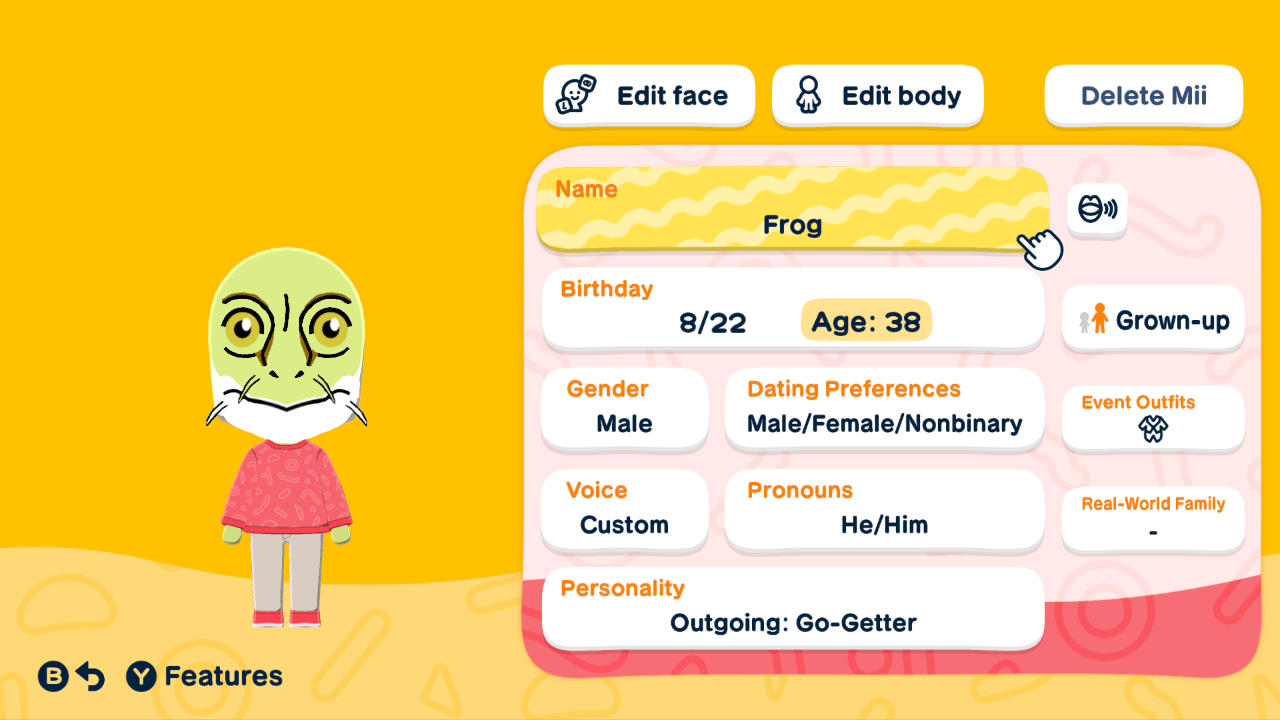This screenshot has width=1280, height=720.
Task: Open the voice playback icon beside Name
Action: (1097, 210)
